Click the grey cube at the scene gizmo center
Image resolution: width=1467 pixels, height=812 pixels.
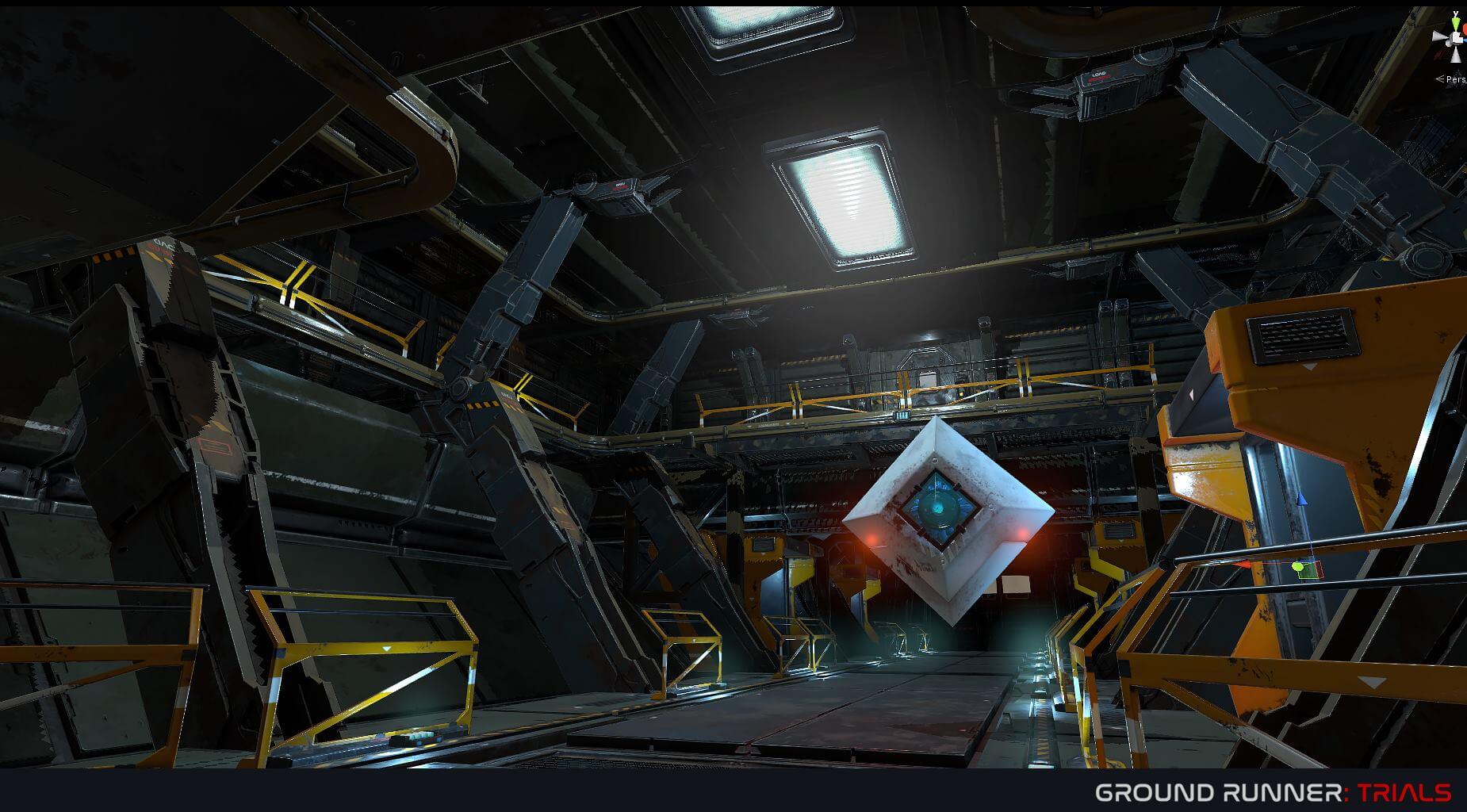[1456, 37]
